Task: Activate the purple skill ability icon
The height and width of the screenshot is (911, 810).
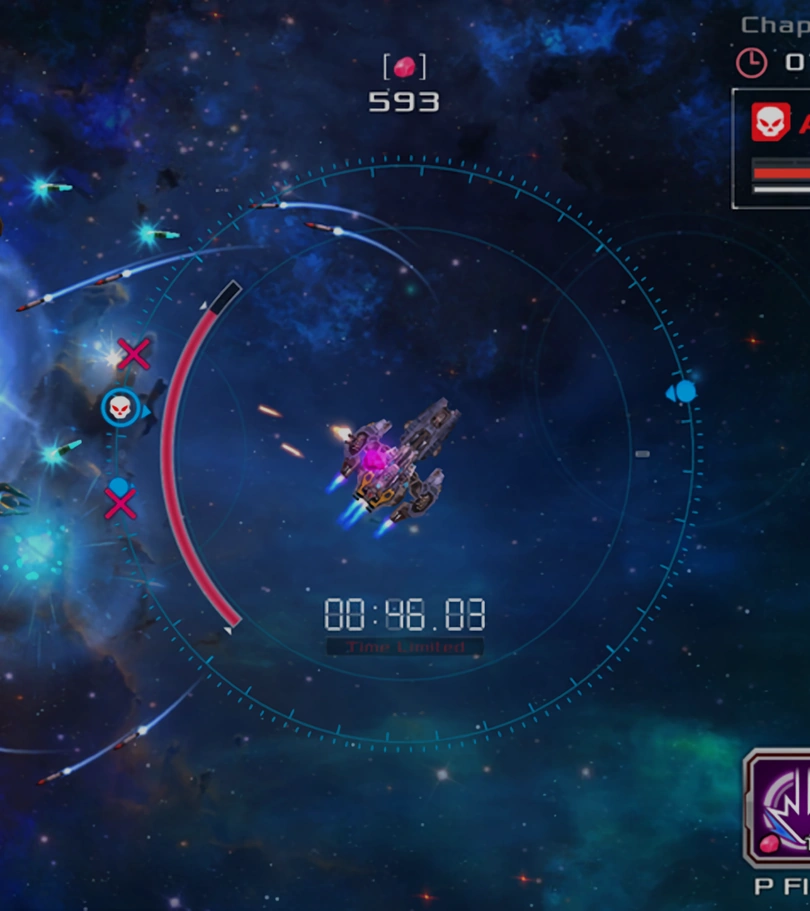Action: [780, 808]
